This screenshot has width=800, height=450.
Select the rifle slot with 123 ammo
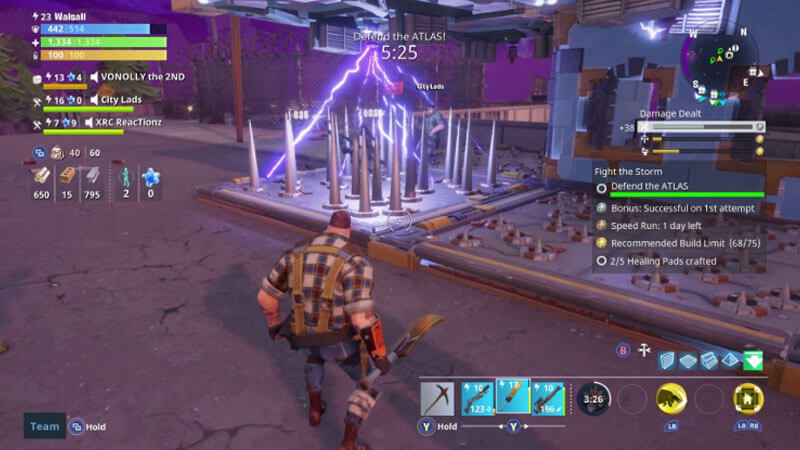coord(478,397)
